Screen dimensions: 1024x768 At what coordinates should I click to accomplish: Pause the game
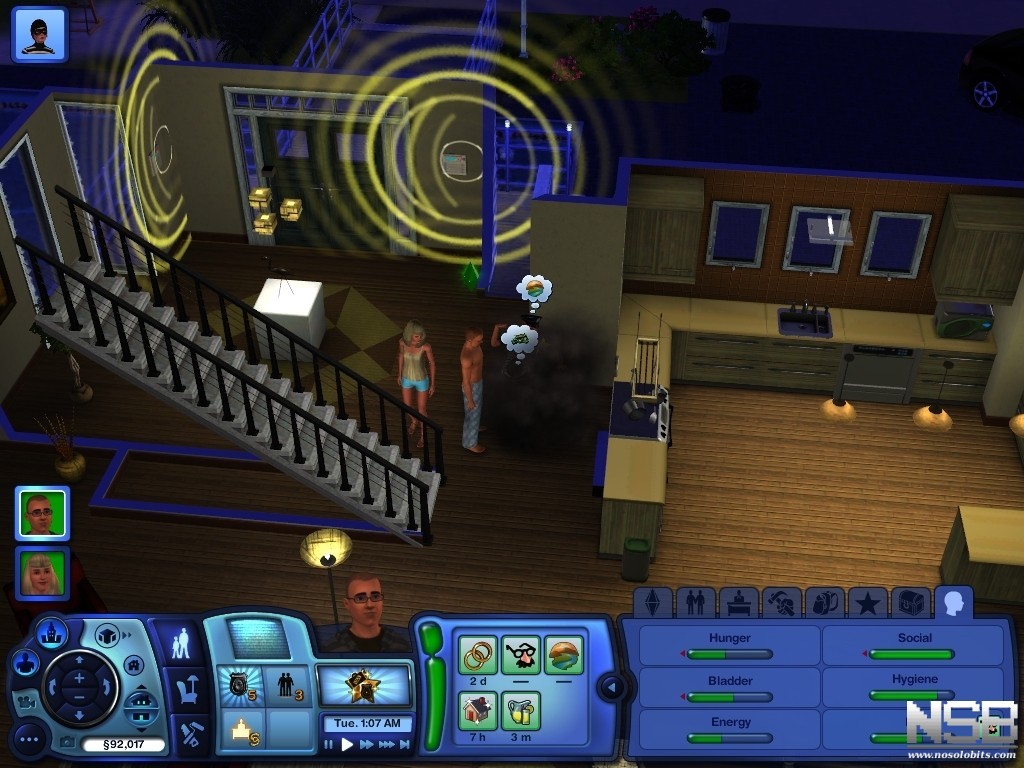tap(329, 744)
